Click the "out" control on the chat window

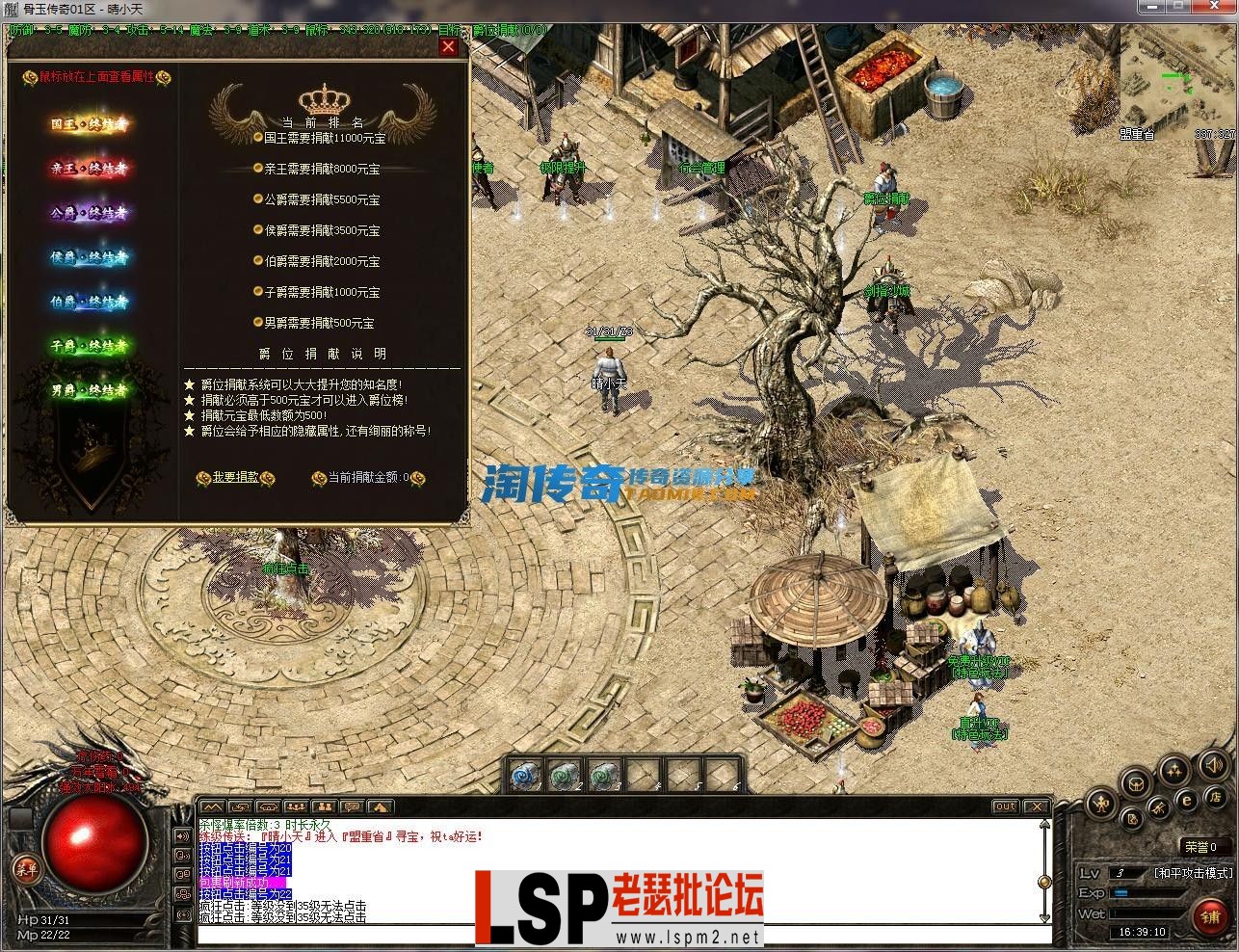tap(1005, 807)
